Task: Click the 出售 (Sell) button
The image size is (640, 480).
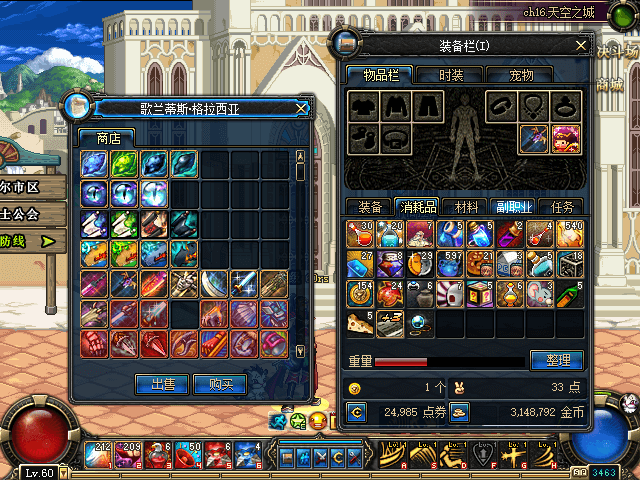Action: tap(162, 383)
